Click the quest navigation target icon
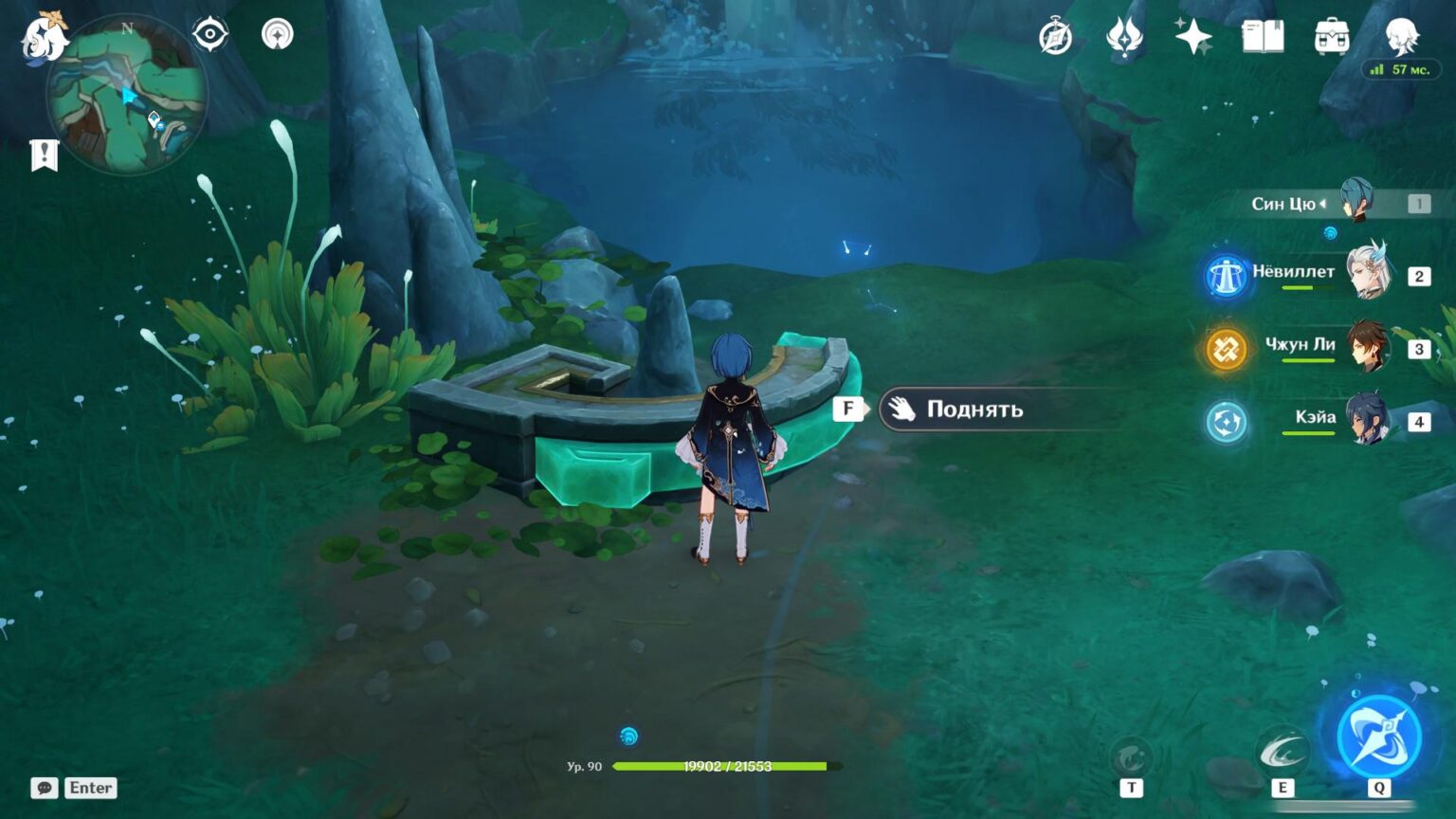 click(209, 35)
